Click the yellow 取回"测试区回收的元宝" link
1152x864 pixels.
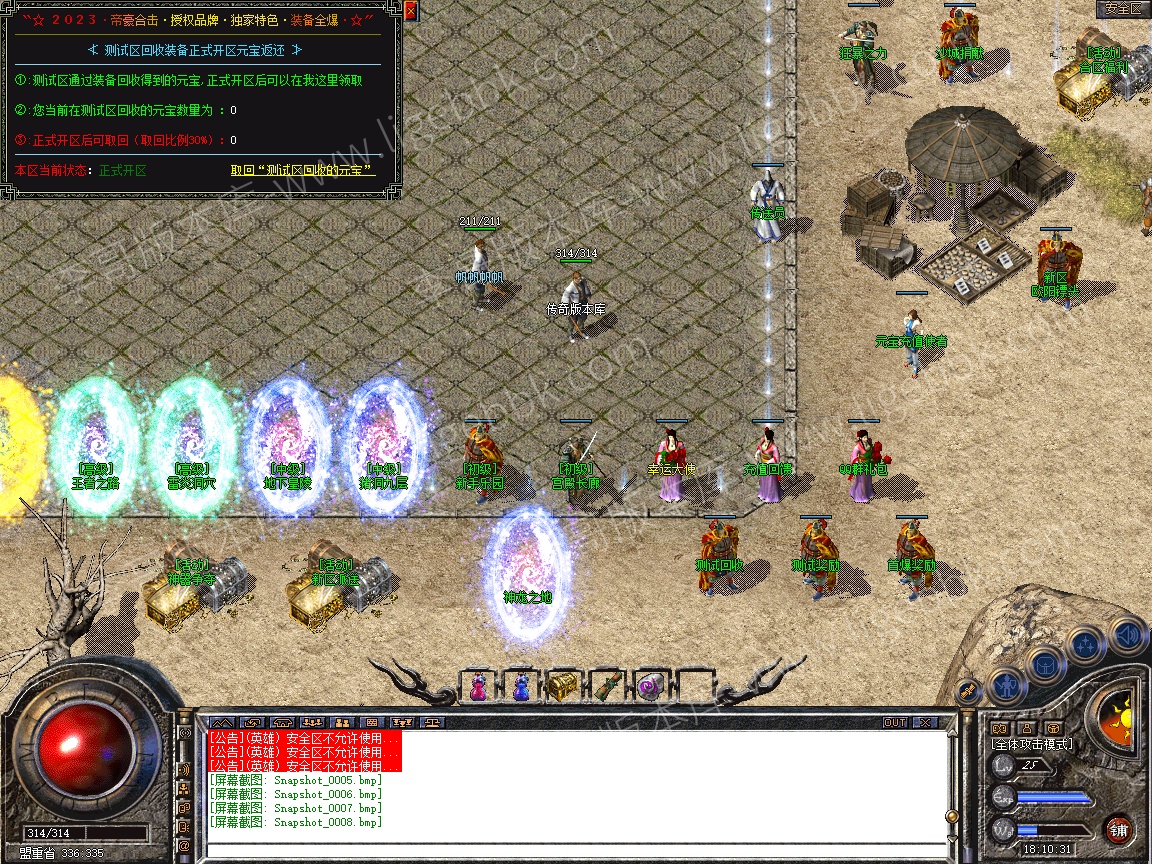[302, 170]
